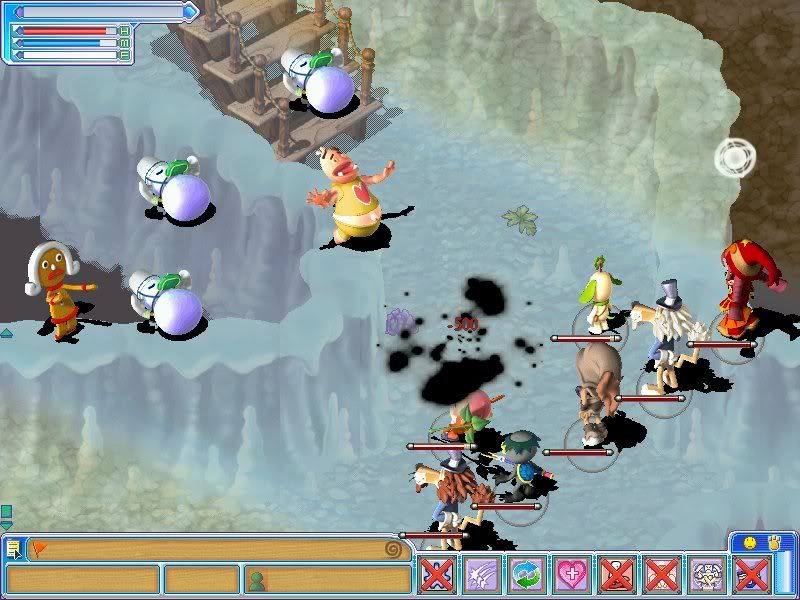The width and height of the screenshot is (800, 600).
Task: Select the purple winged emblem skill
Action: (x=707, y=577)
